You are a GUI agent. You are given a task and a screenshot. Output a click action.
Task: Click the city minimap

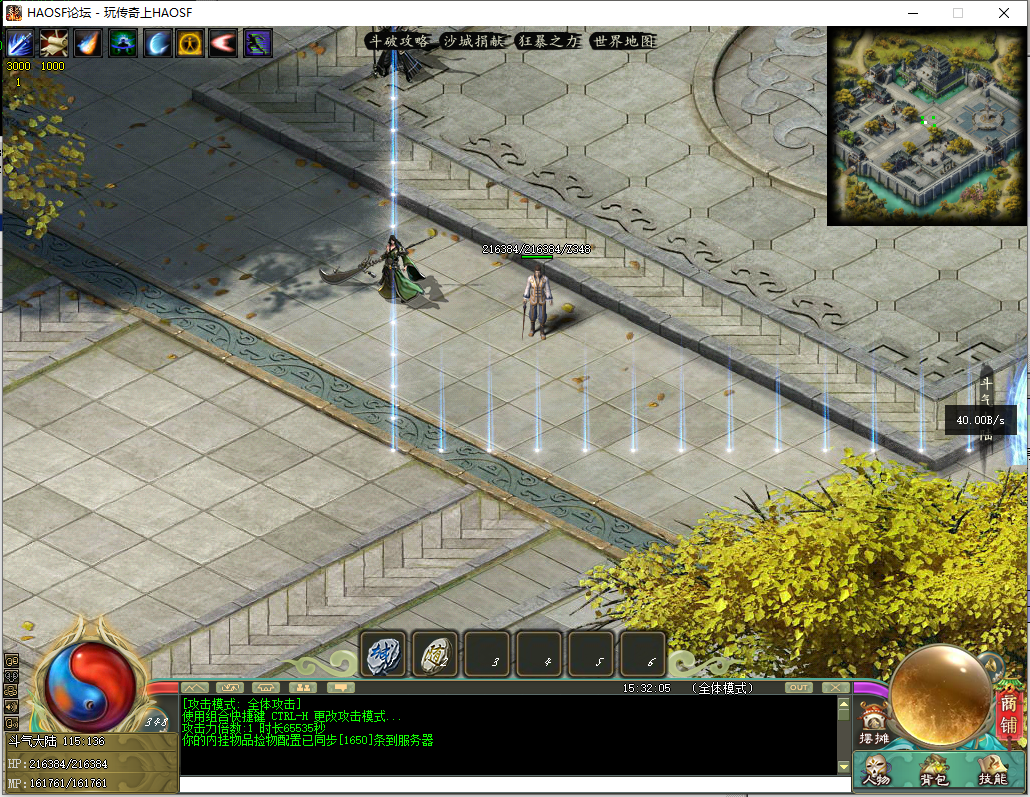[x=925, y=124]
